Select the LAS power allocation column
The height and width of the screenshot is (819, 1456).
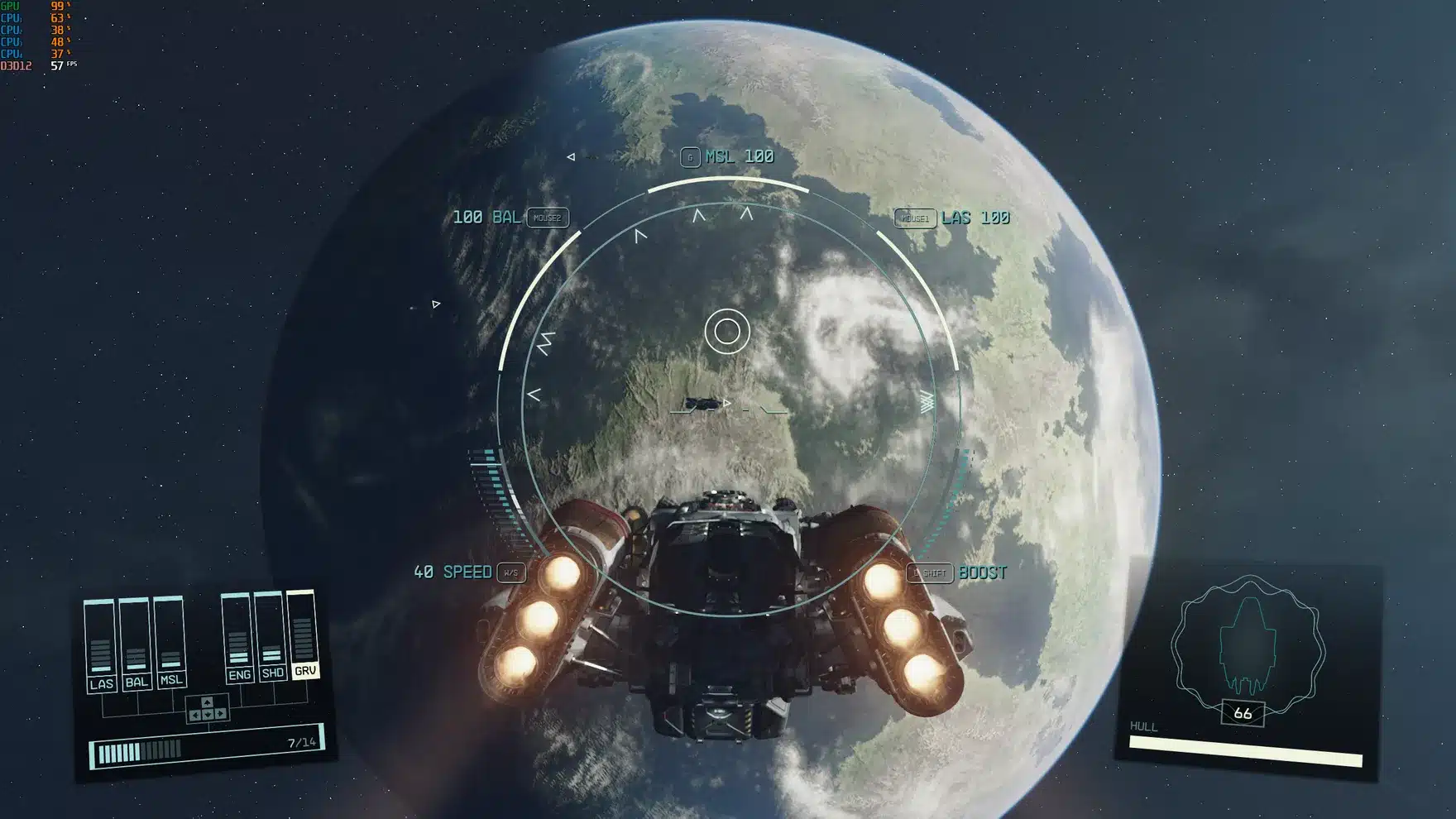click(103, 683)
